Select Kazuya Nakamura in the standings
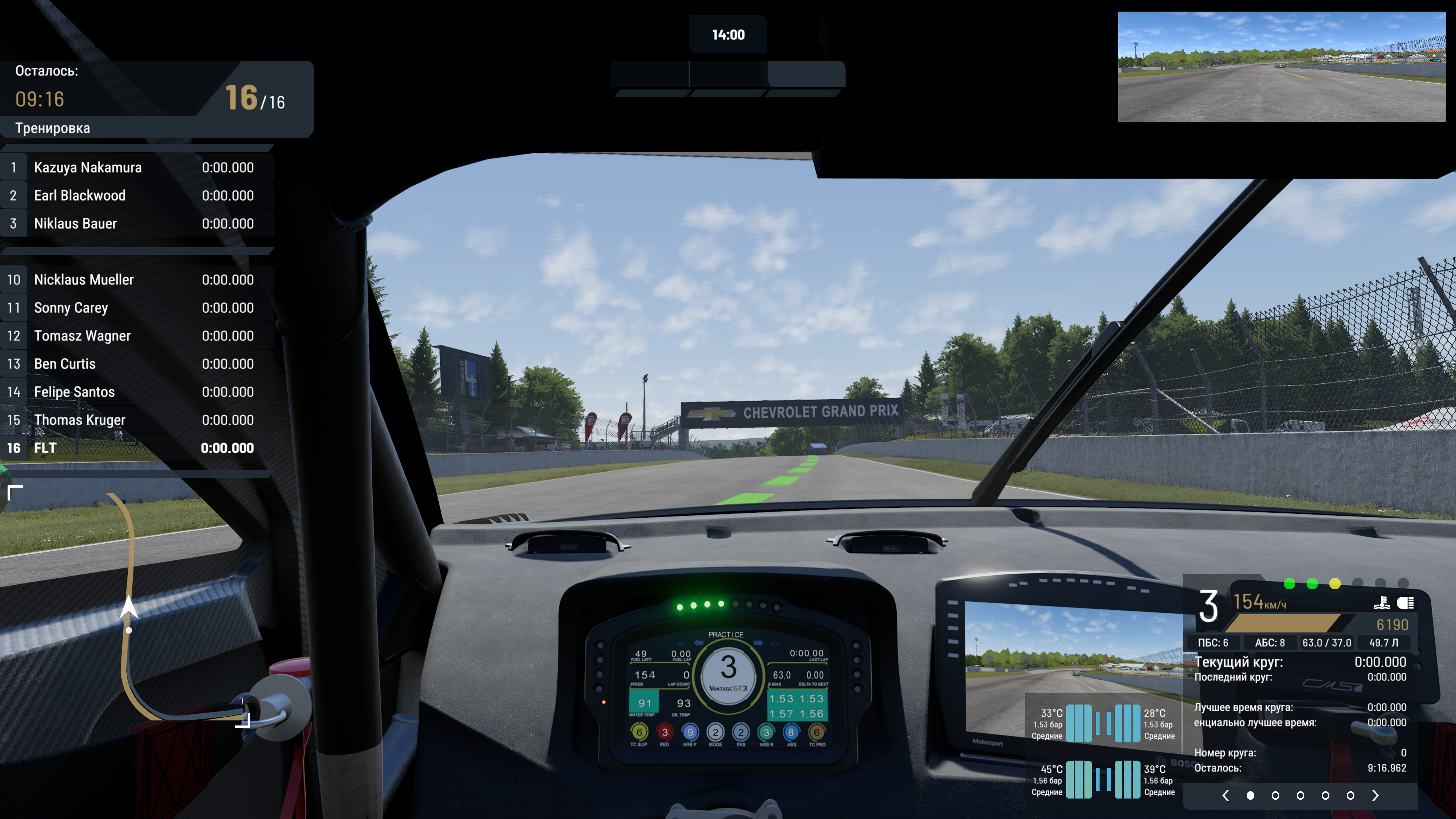The width and height of the screenshot is (1456, 819). 136,167
